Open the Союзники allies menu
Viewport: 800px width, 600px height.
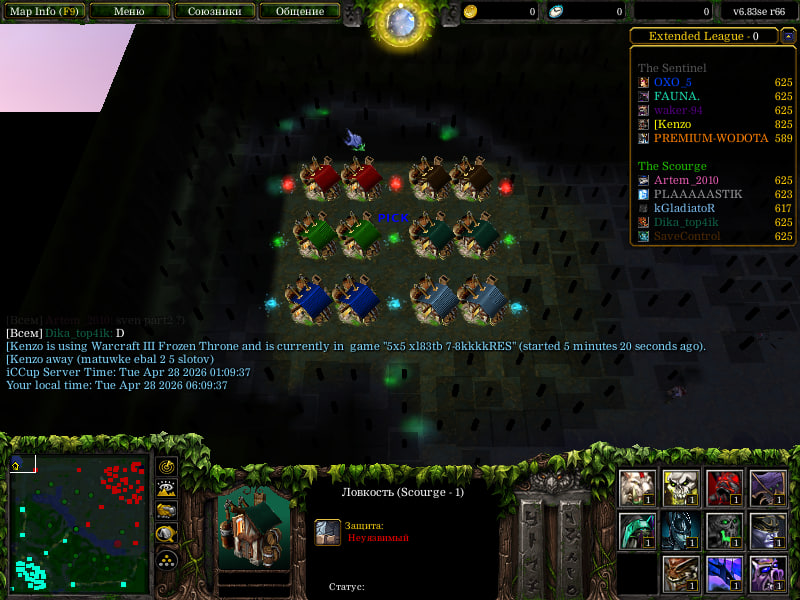[x=214, y=12]
